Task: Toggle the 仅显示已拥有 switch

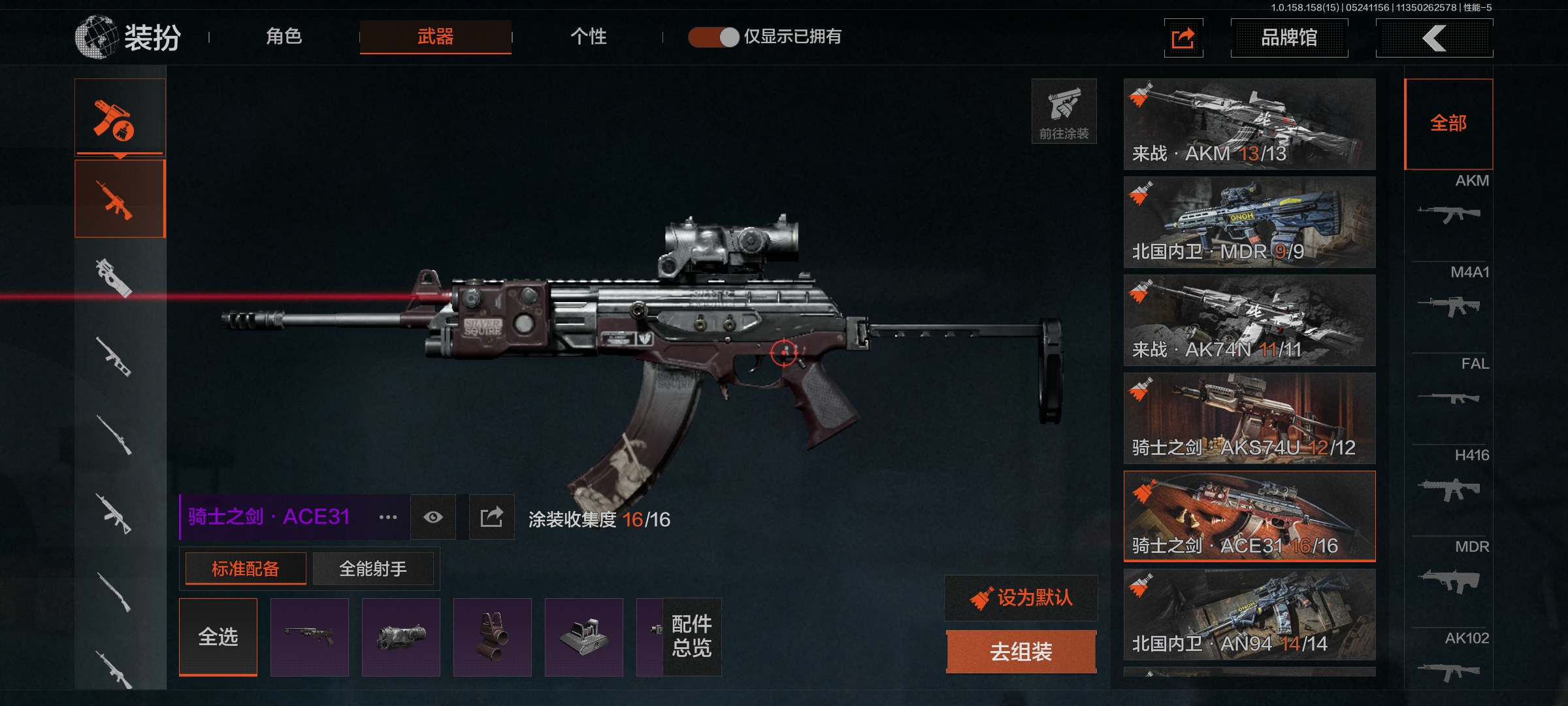Action: [x=713, y=37]
